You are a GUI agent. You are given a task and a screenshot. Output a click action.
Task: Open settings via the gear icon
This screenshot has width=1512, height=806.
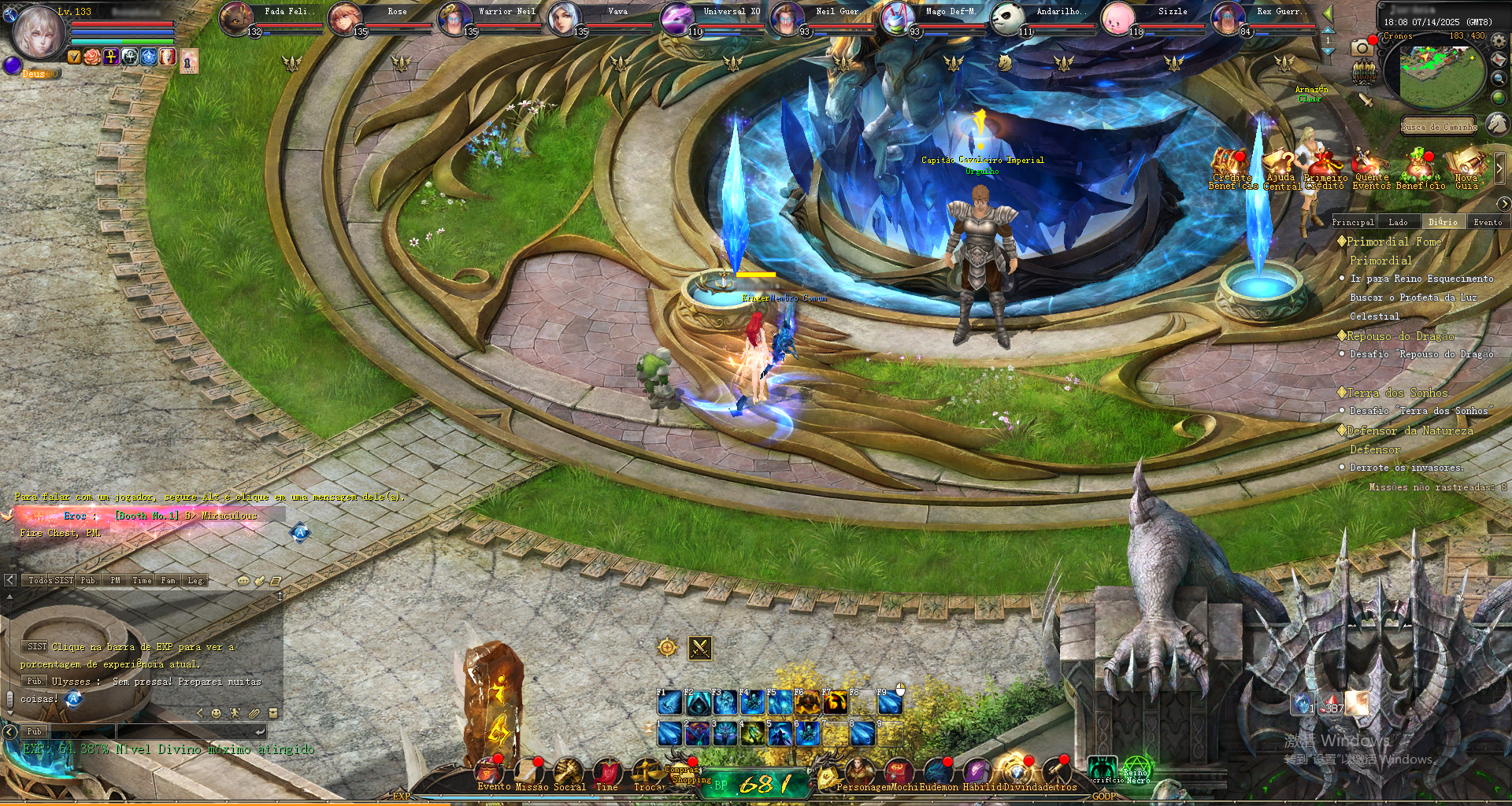1499,40
